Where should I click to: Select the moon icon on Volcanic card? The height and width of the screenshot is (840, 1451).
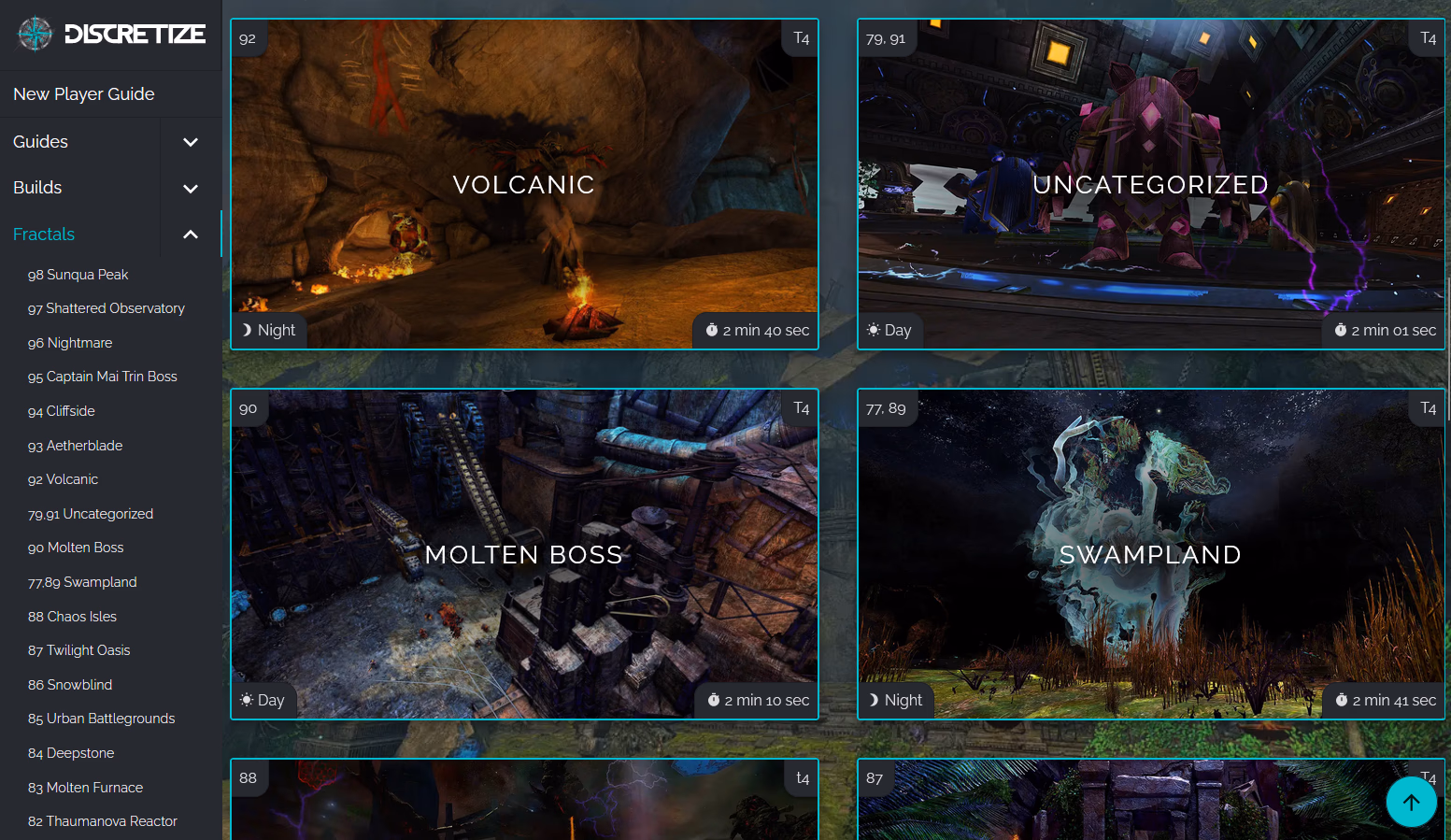point(246,329)
